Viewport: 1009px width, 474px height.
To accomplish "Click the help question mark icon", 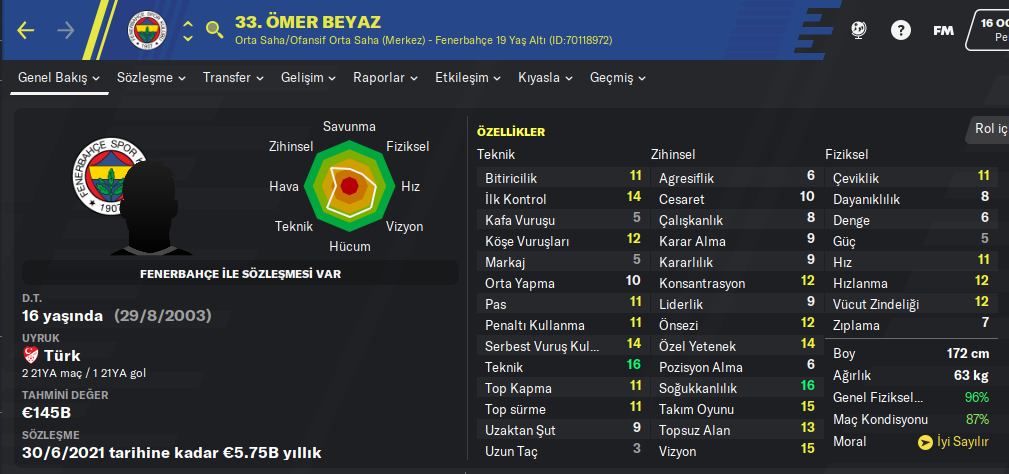I will (901, 30).
